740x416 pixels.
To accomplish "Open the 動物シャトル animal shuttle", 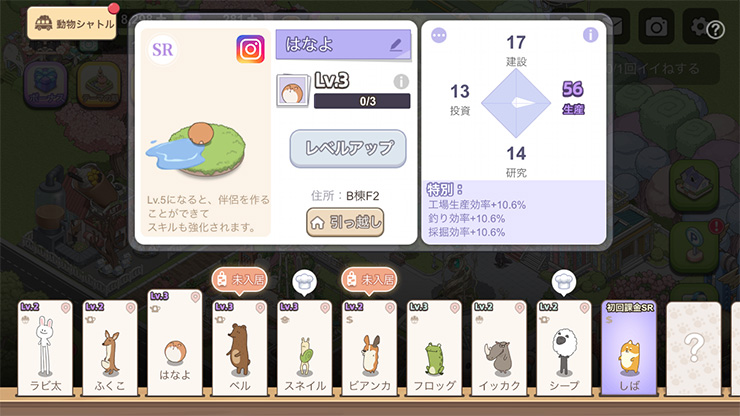I will 71,22.
